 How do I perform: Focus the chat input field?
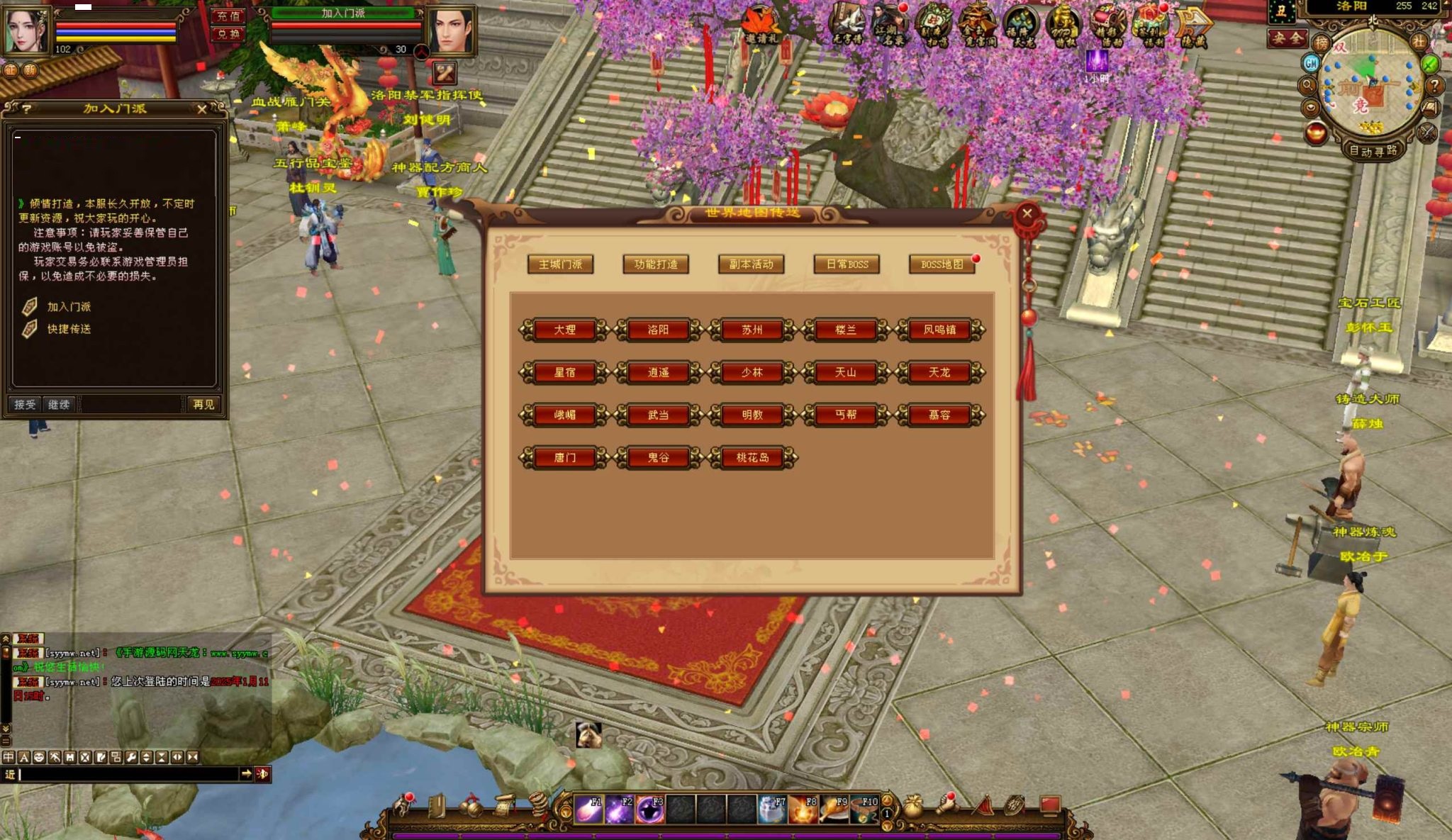click(128, 774)
